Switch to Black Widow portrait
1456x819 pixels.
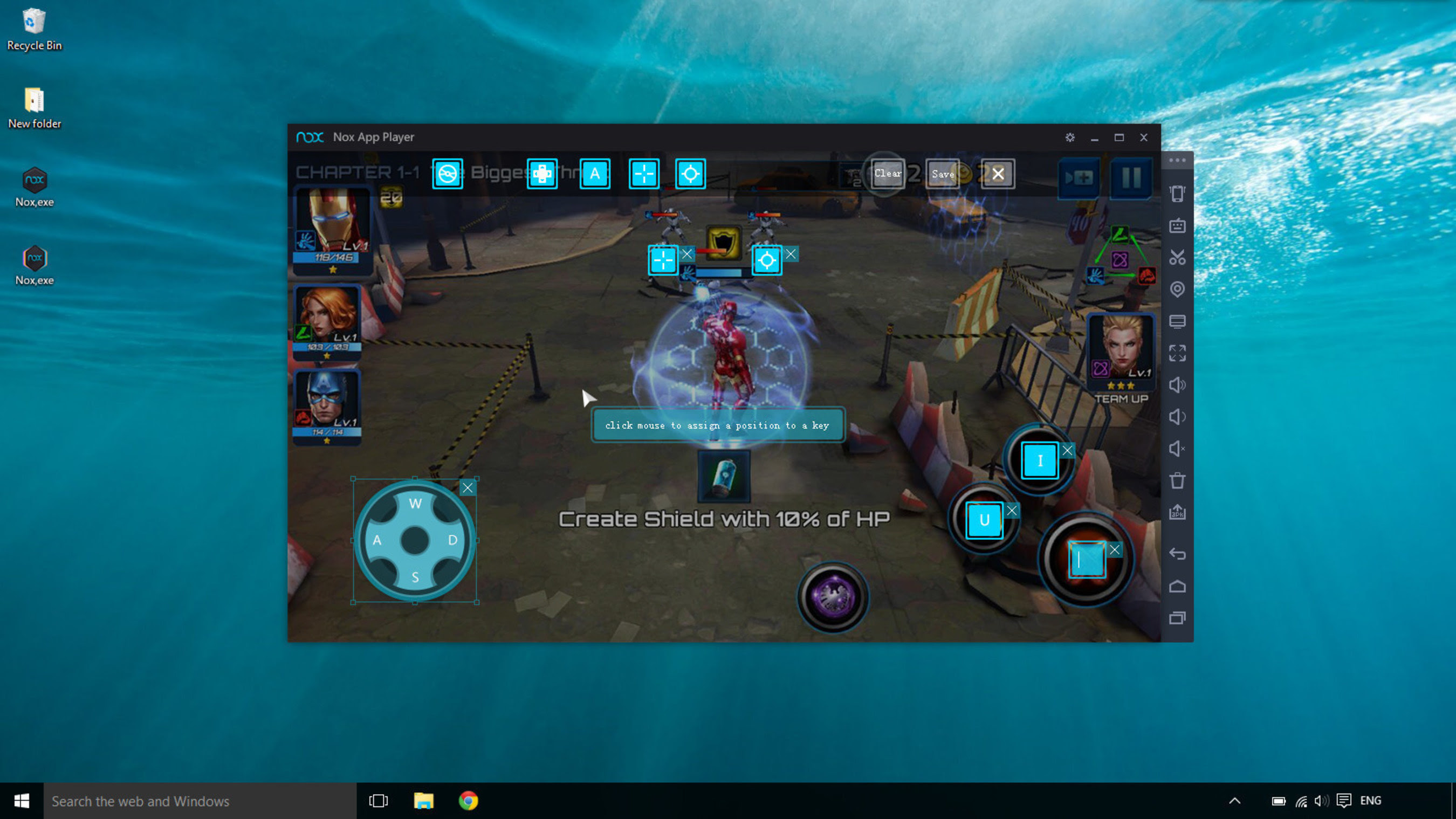coord(327,319)
